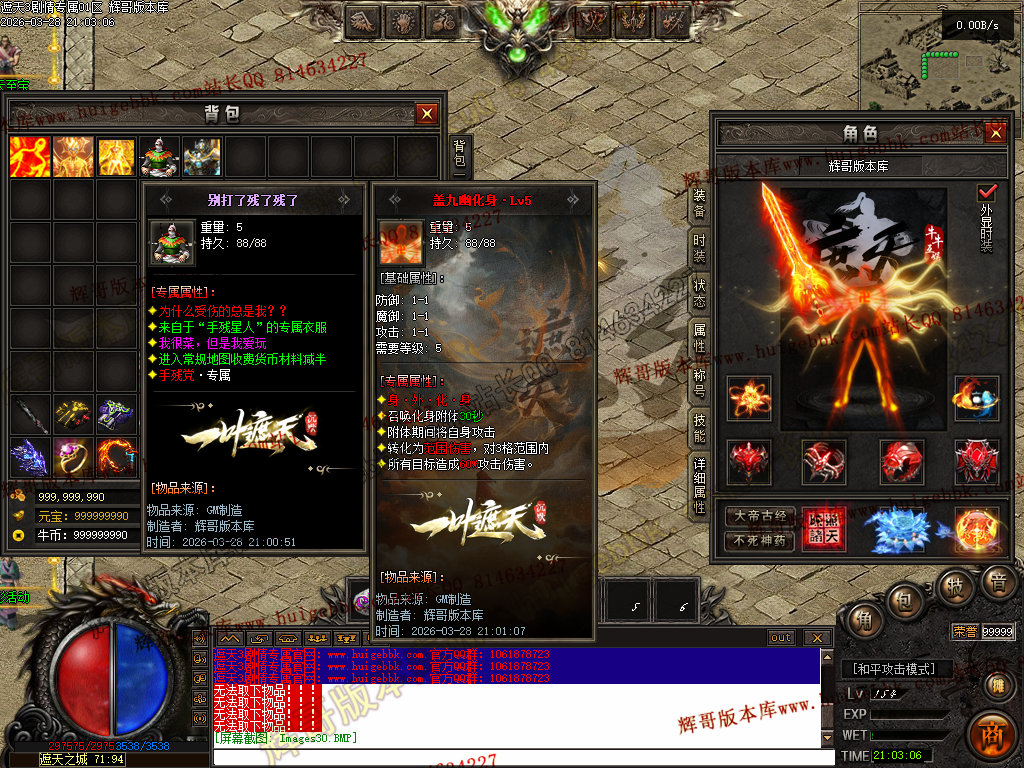This screenshot has width=1024, height=768.
Task: Select the red clown costume item in bag
Action: click(x=159, y=157)
